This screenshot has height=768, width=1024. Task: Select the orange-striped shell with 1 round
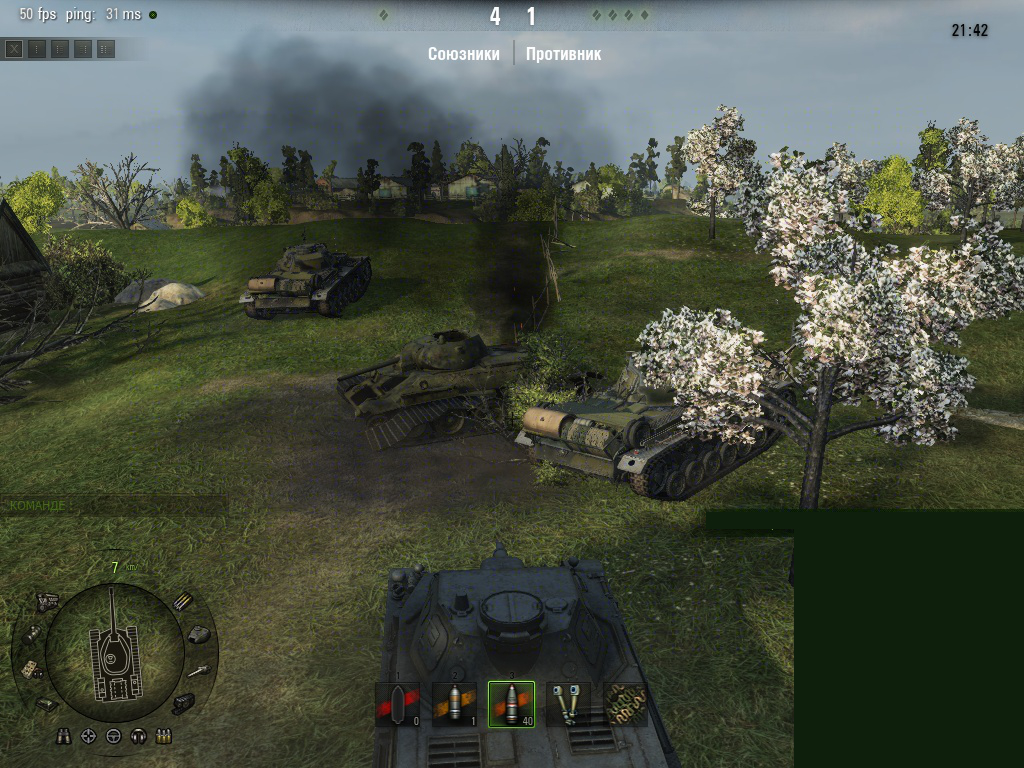point(454,704)
